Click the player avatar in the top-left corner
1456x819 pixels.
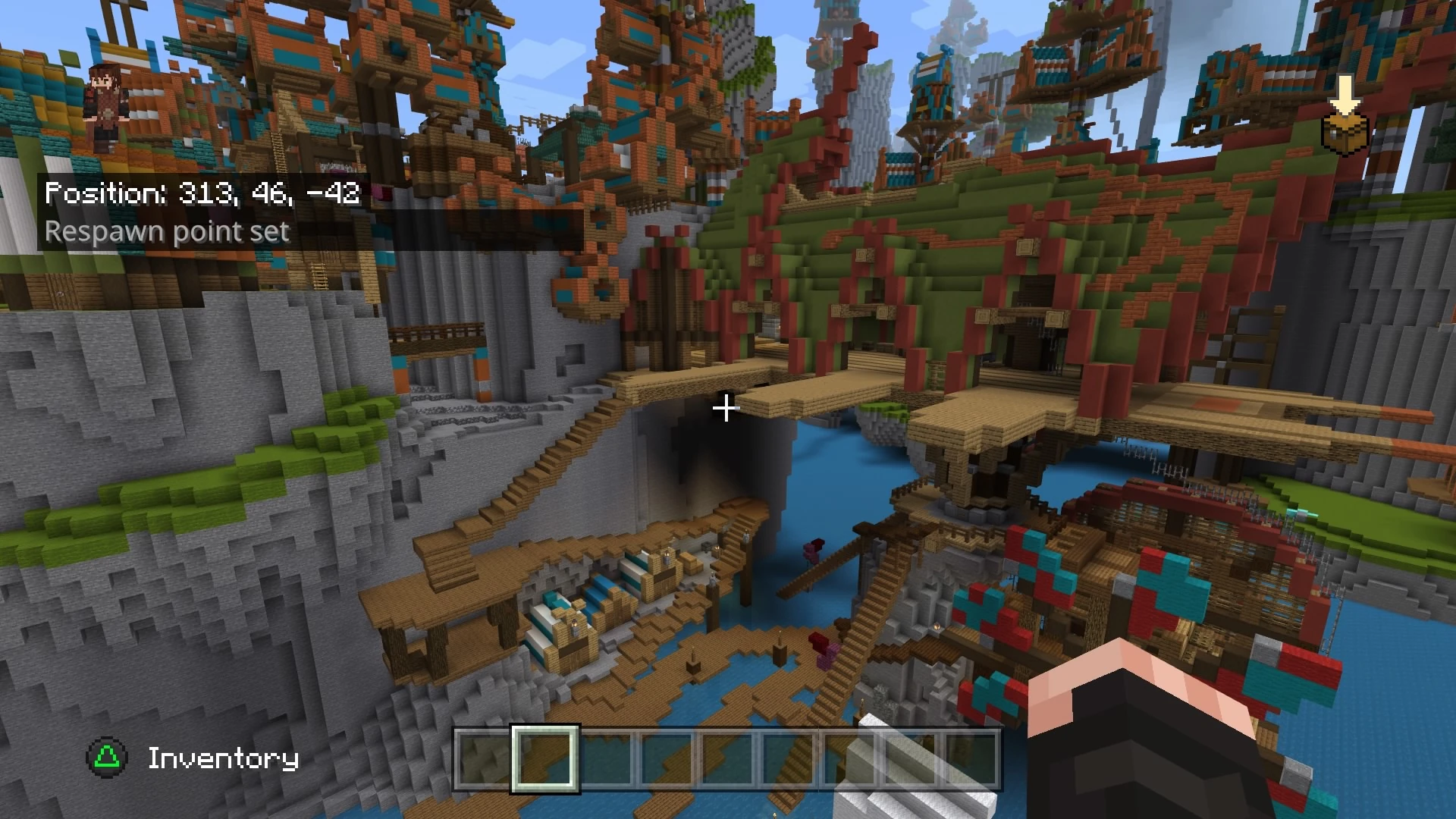[106, 106]
